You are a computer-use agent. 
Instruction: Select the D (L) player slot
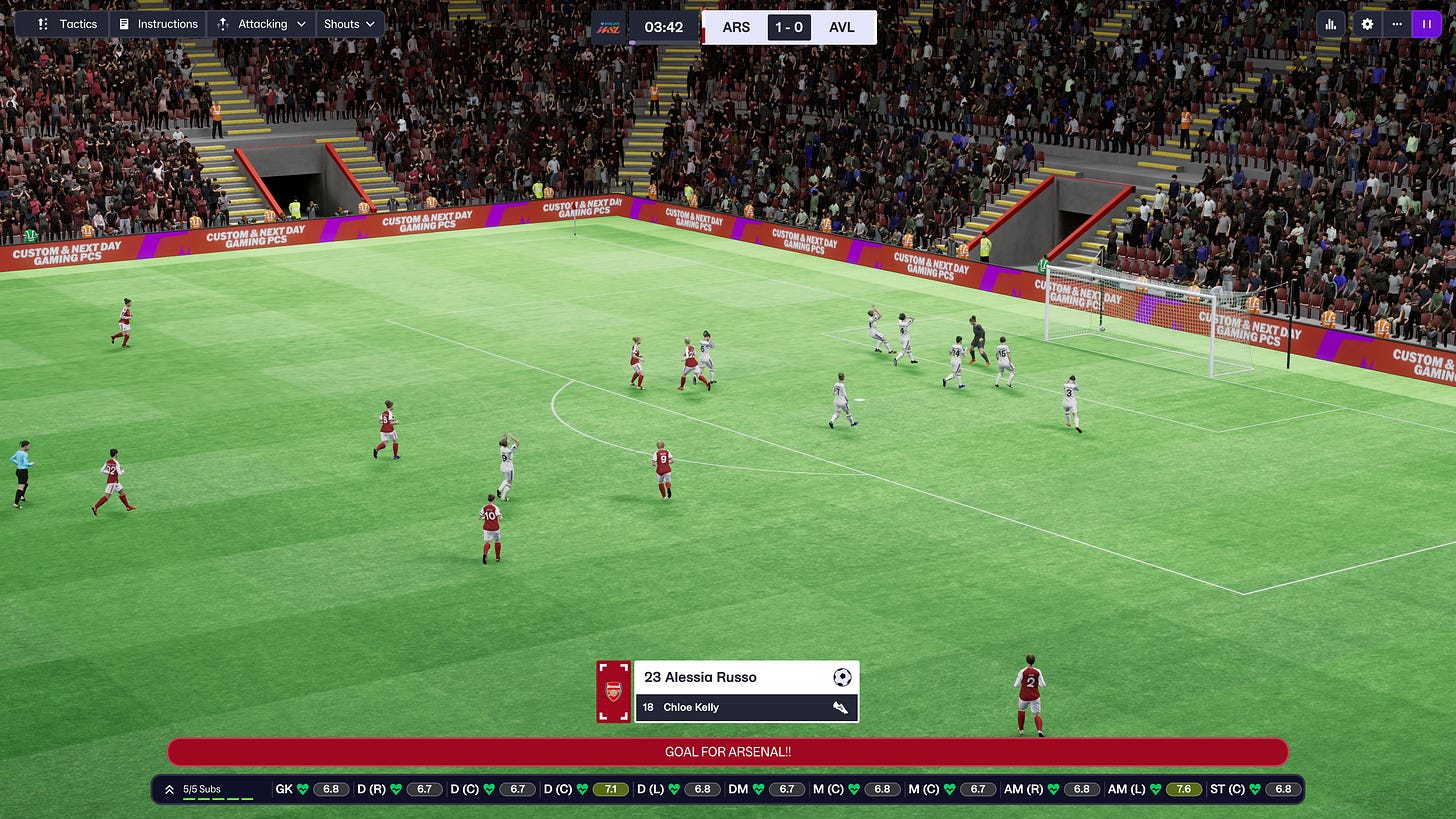click(678, 789)
